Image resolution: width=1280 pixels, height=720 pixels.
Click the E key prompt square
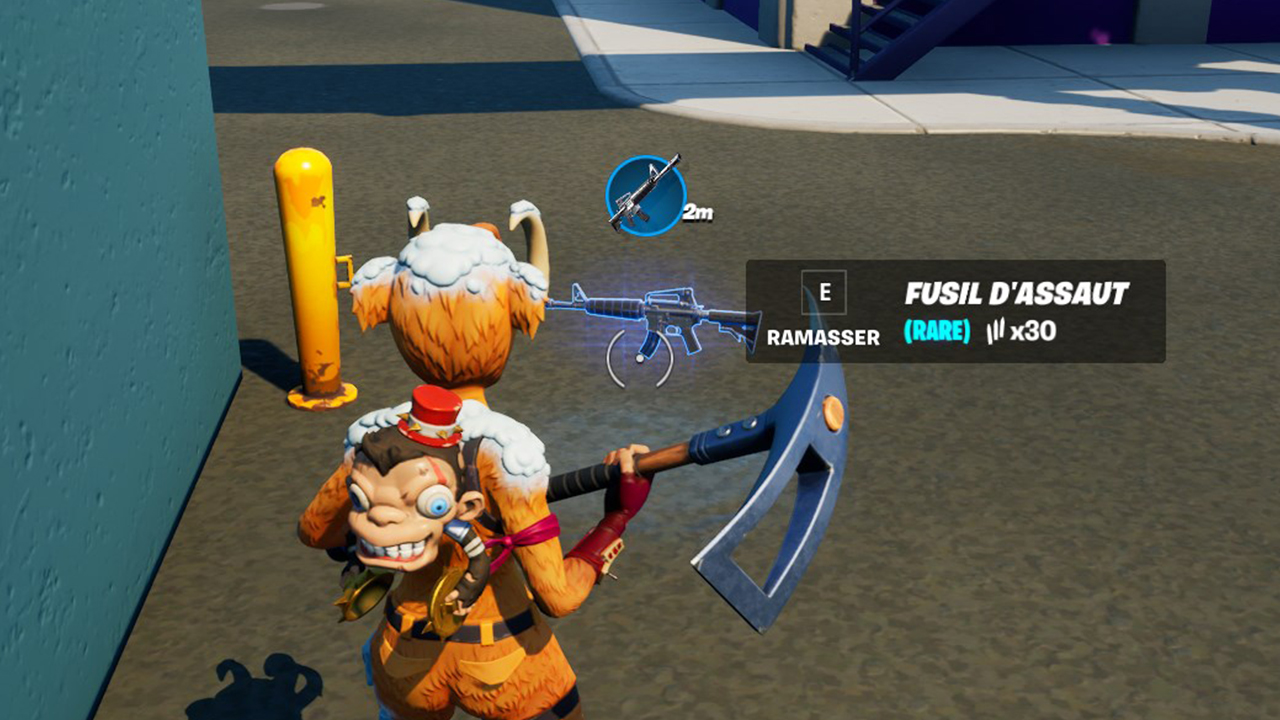point(822,292)
